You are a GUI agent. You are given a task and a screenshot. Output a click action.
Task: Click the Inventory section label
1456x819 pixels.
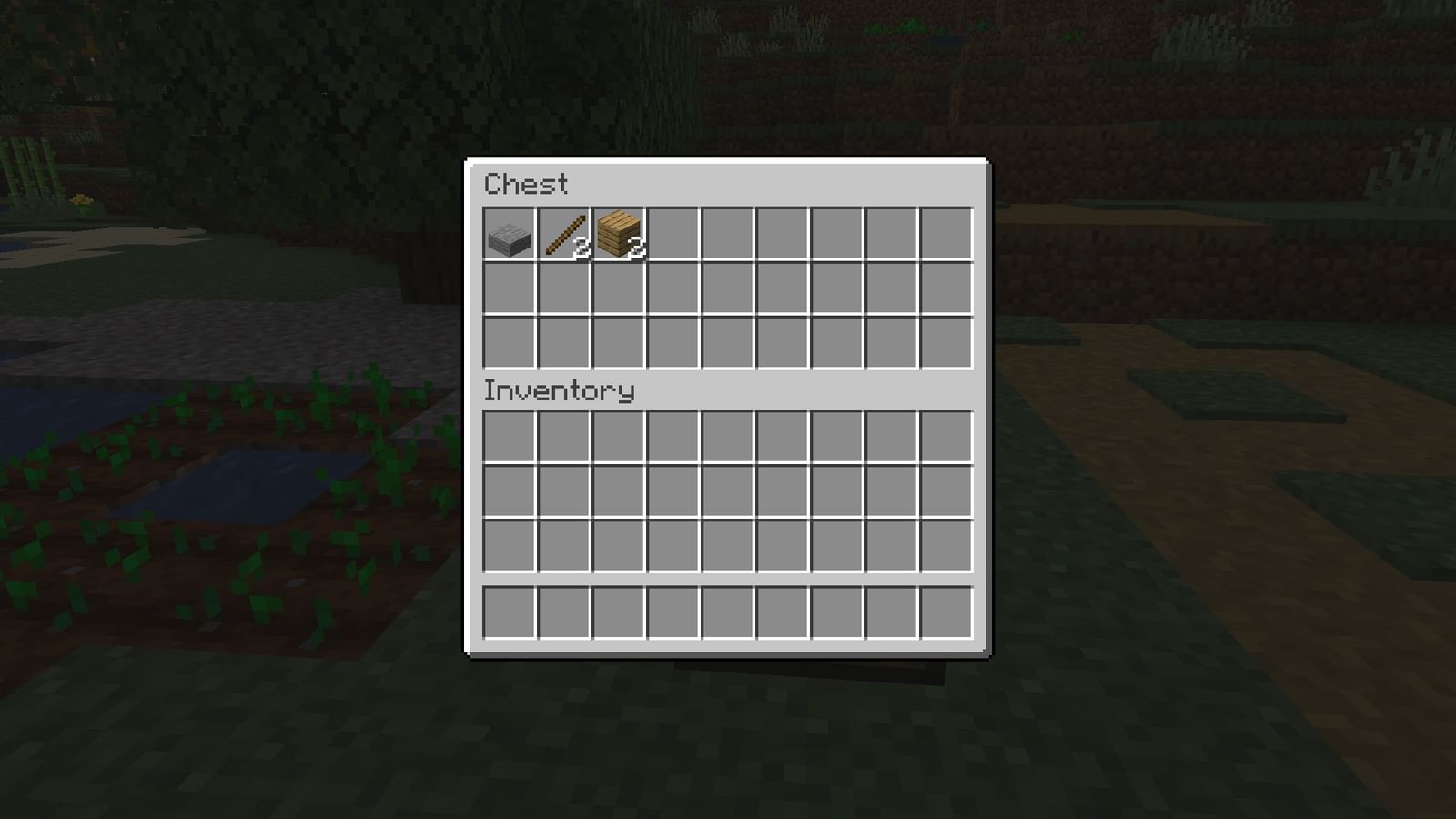(558, 389)
